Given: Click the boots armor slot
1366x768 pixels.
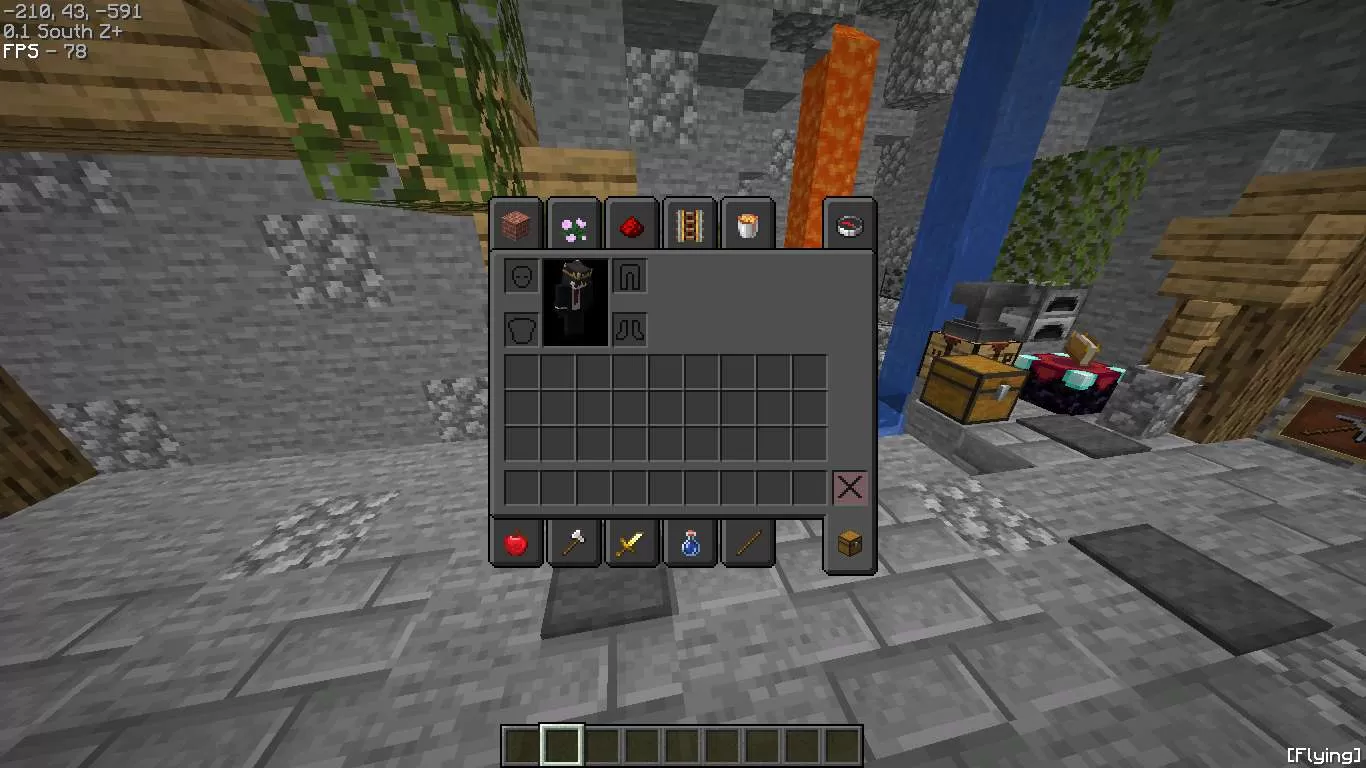Looking at the screenshot, I should tap(631, 330).
